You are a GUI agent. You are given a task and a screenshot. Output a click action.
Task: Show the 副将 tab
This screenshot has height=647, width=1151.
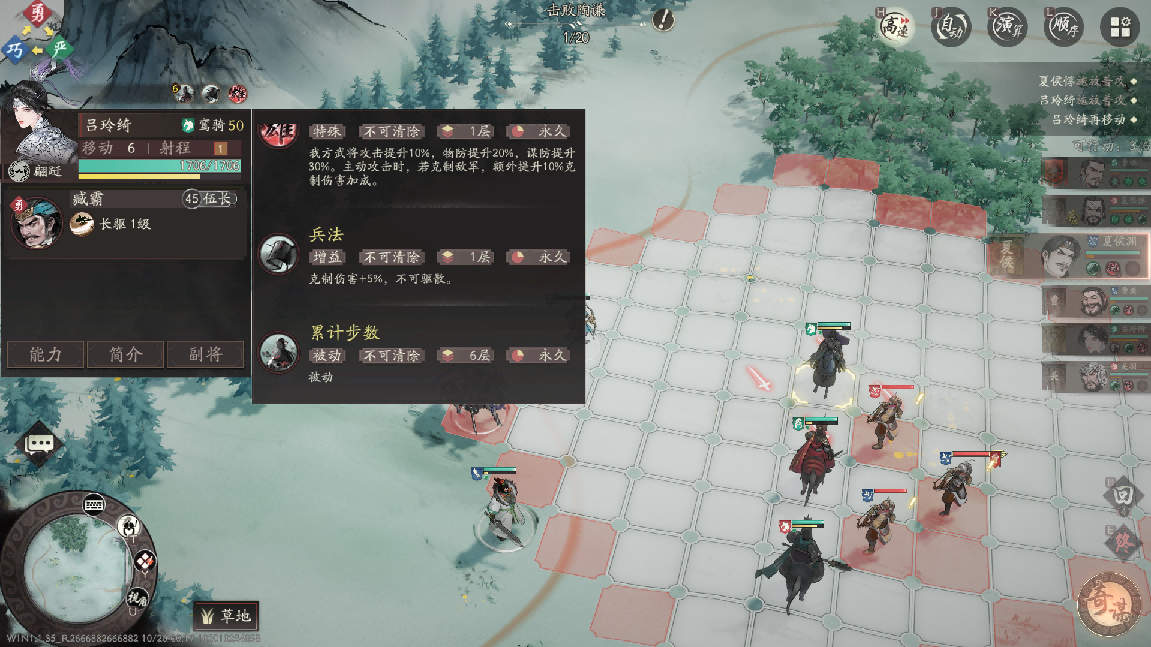(204, 354)
